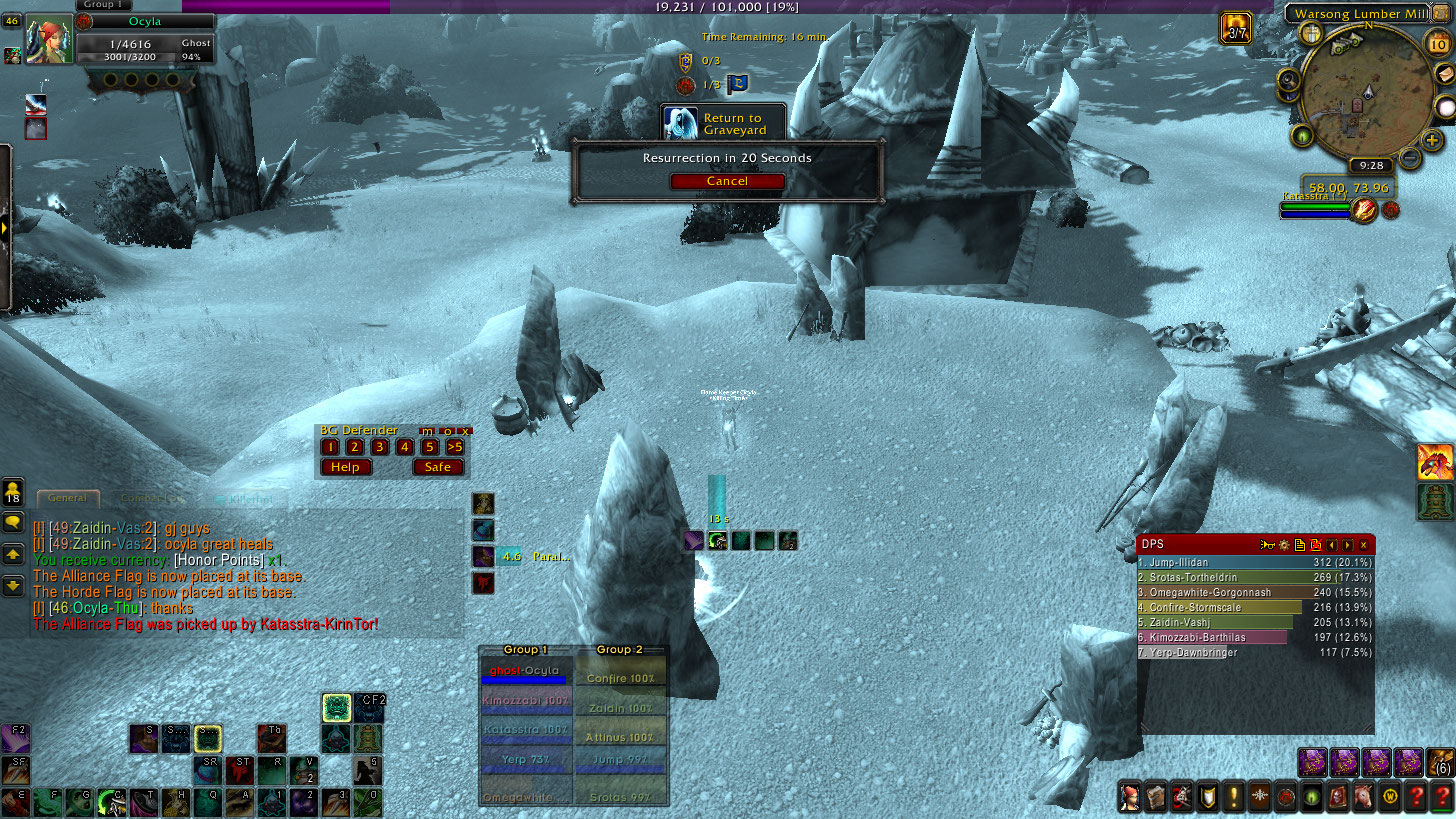Cancel the resurrection timer

[727, 181]
